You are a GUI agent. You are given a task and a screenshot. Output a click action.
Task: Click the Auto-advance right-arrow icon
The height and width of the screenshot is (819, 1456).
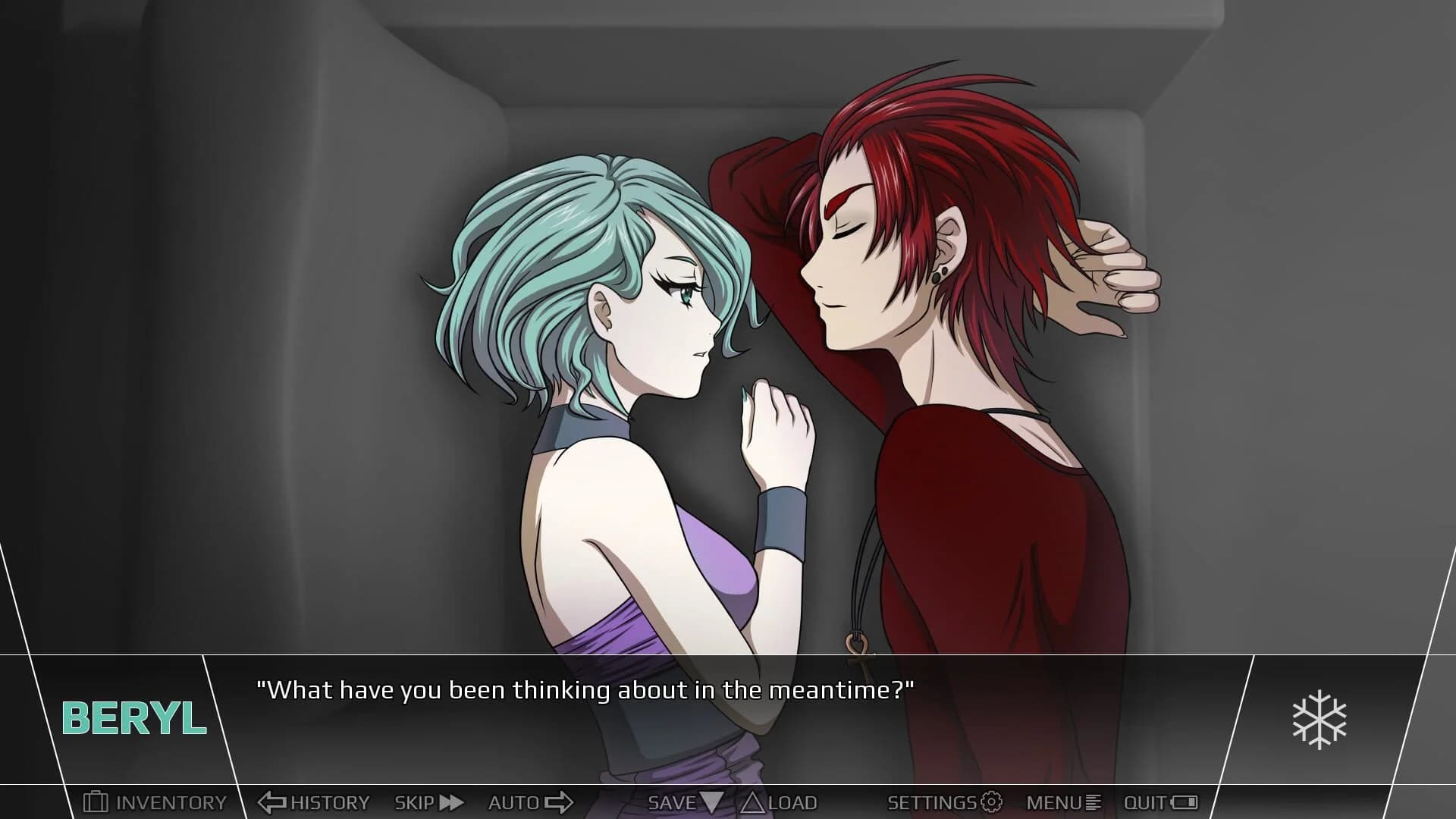coord(558,802)
